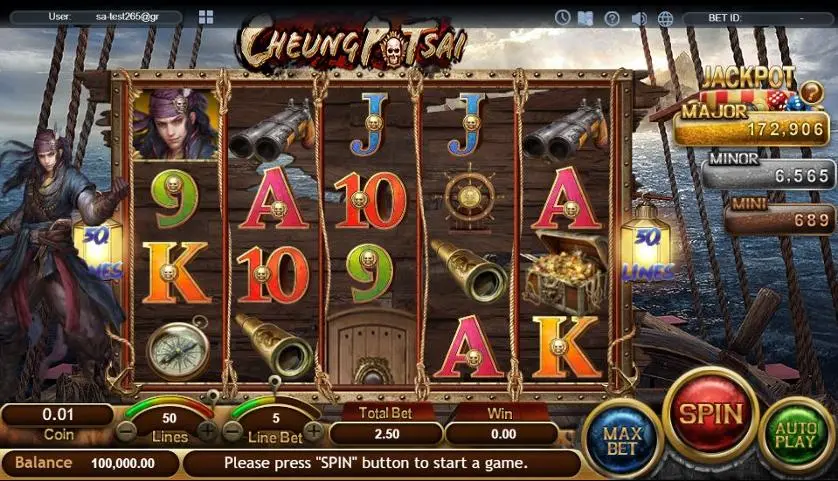Raise the Line Bet amount

(x=313, y=432)
